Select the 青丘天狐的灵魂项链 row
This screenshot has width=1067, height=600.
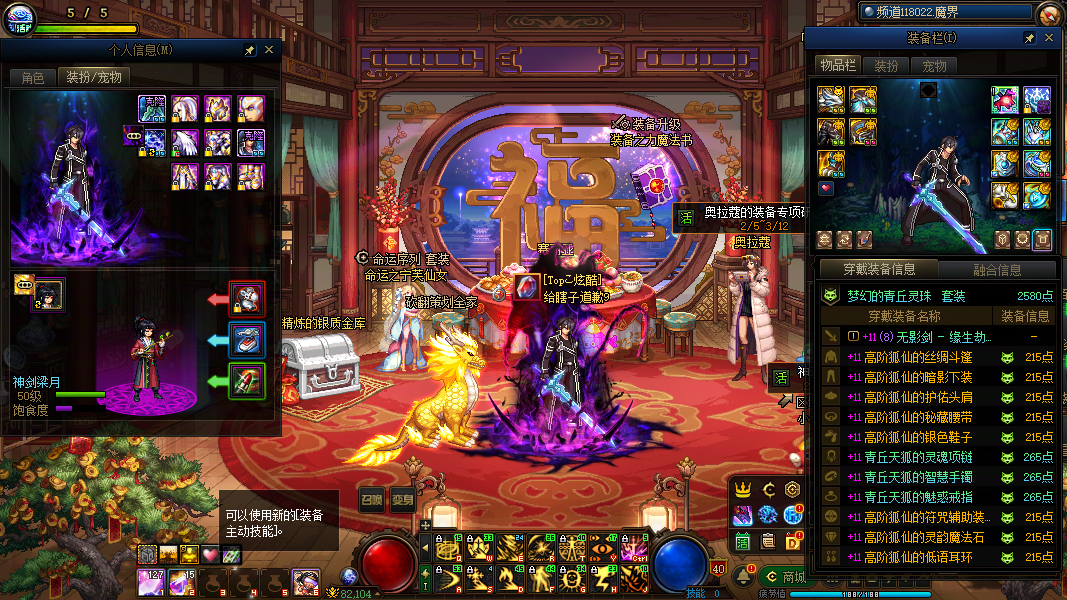point(919,457)
